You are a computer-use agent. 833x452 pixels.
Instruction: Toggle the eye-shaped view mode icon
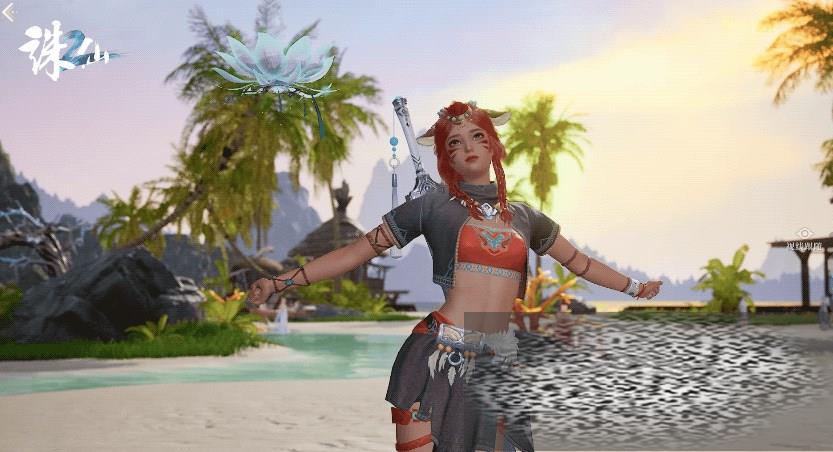(804, 232)
